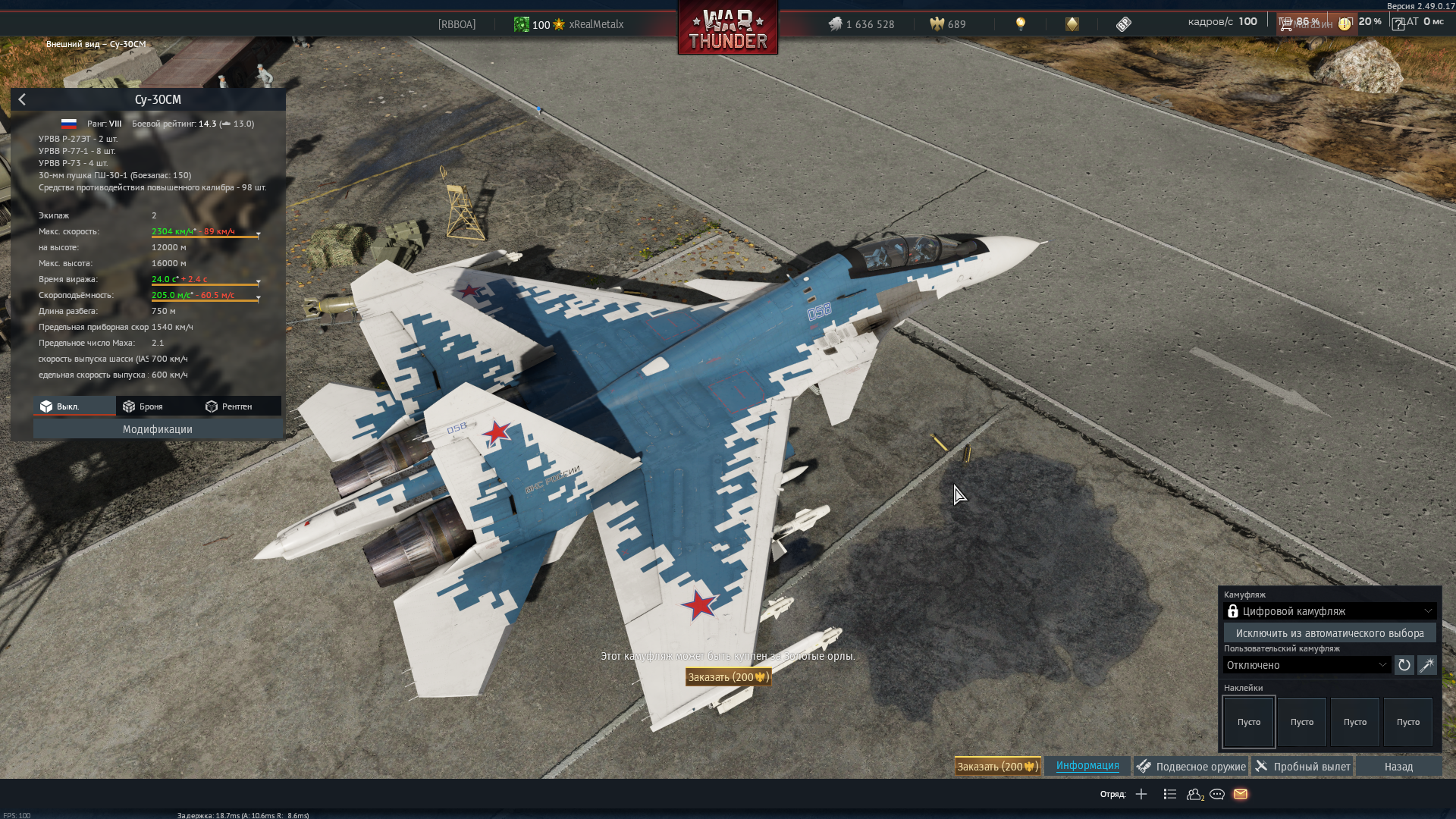Open Подвесное оружие loadout
This screenshot has height=819, width=1456.
[1191, 767]
